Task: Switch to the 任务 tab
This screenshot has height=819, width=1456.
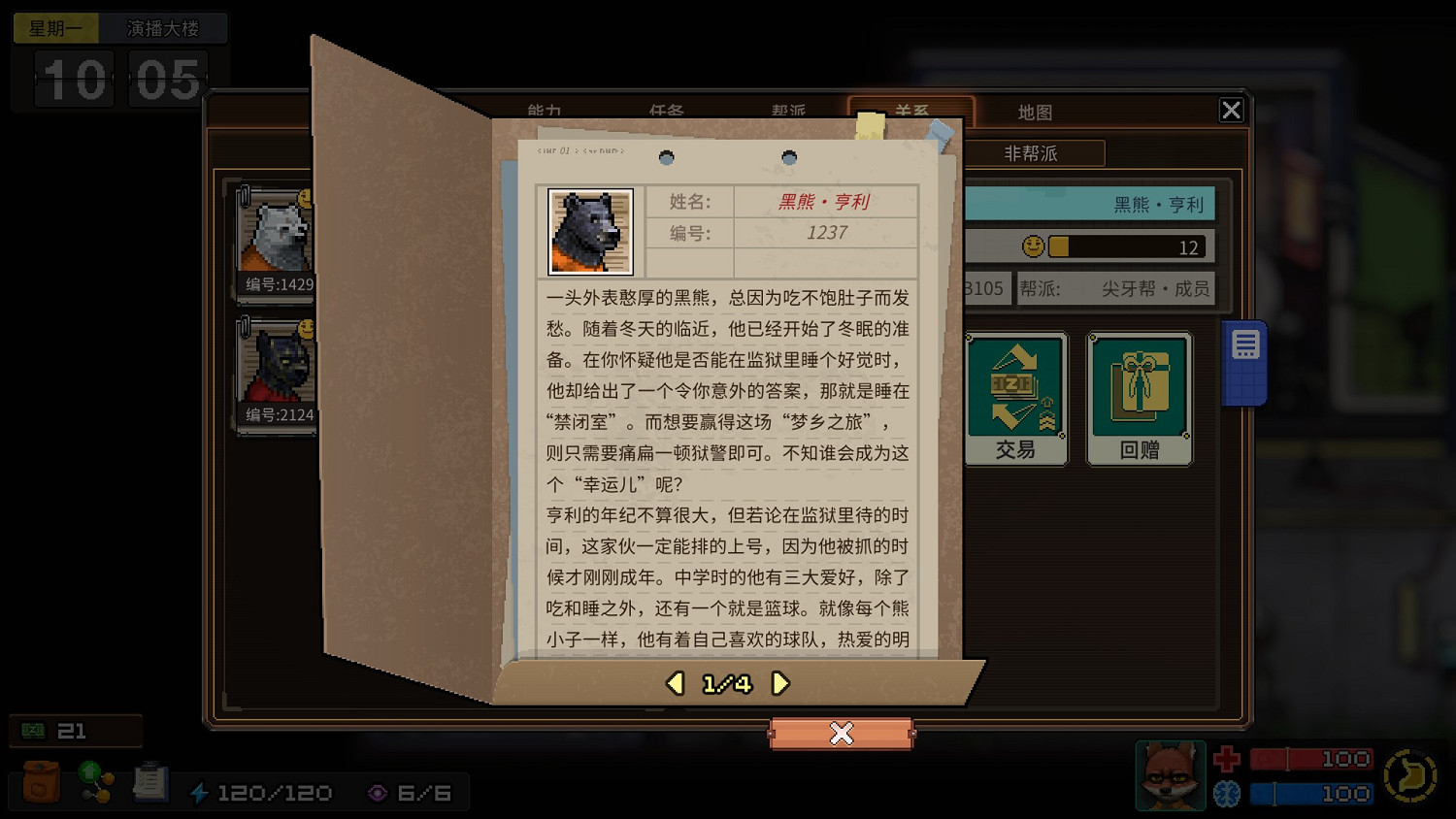Action: [x=666, y=112]
